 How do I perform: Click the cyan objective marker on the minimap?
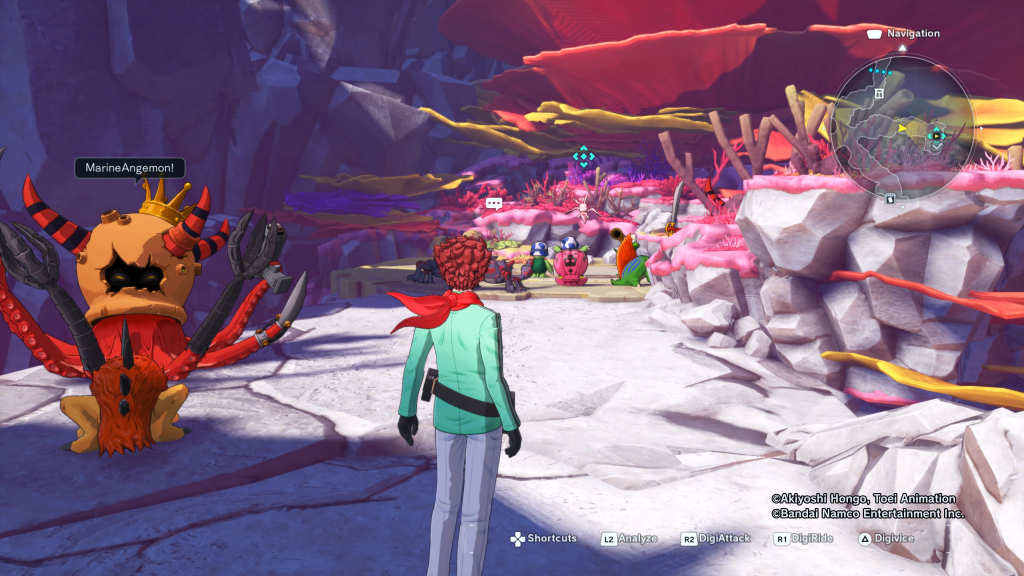click(937, 135)
